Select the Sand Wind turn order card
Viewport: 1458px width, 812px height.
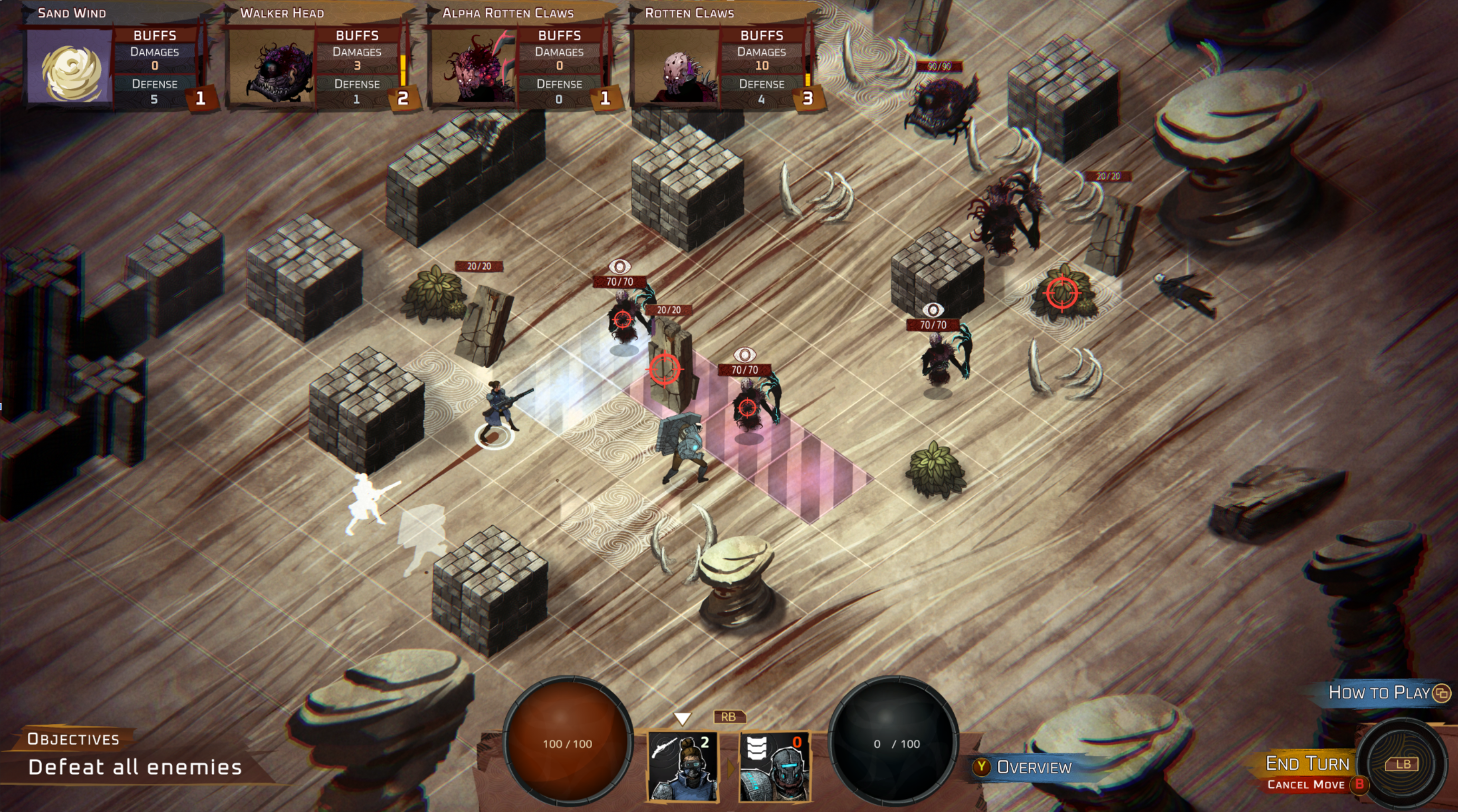[x=113, y=62]
